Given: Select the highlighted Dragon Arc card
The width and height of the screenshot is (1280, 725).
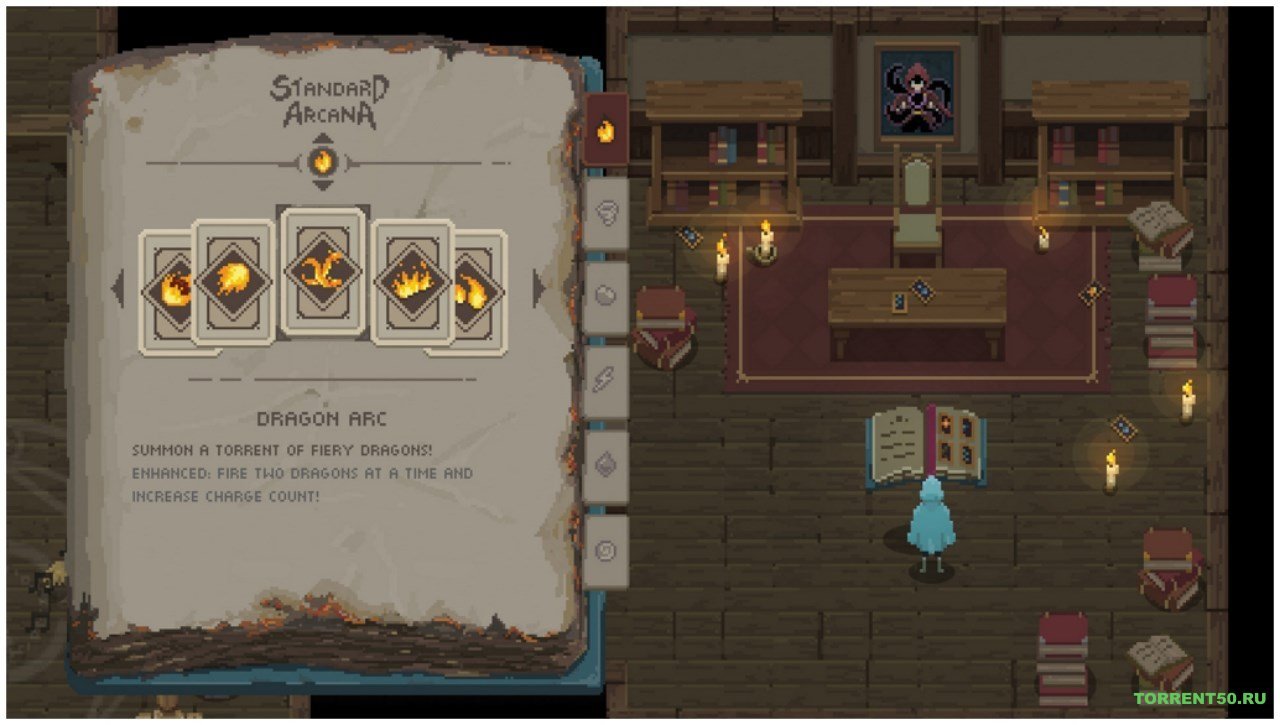Looking at the screenshot, I should click(x=323, y=272).
